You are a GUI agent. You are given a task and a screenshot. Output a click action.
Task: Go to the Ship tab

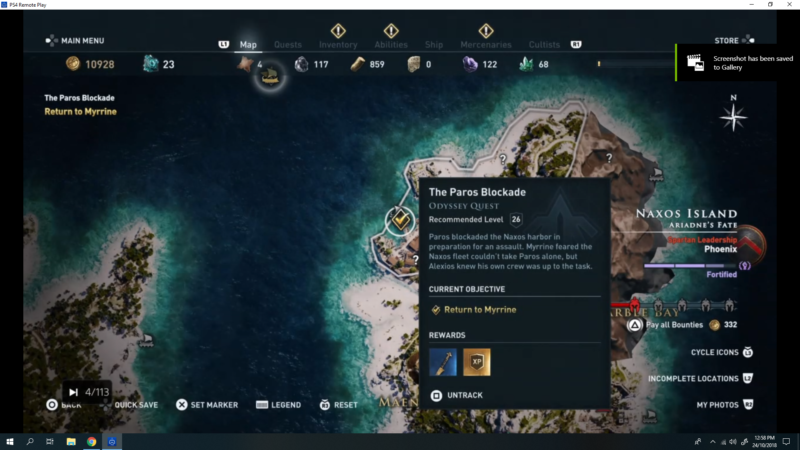coord(434,45)
